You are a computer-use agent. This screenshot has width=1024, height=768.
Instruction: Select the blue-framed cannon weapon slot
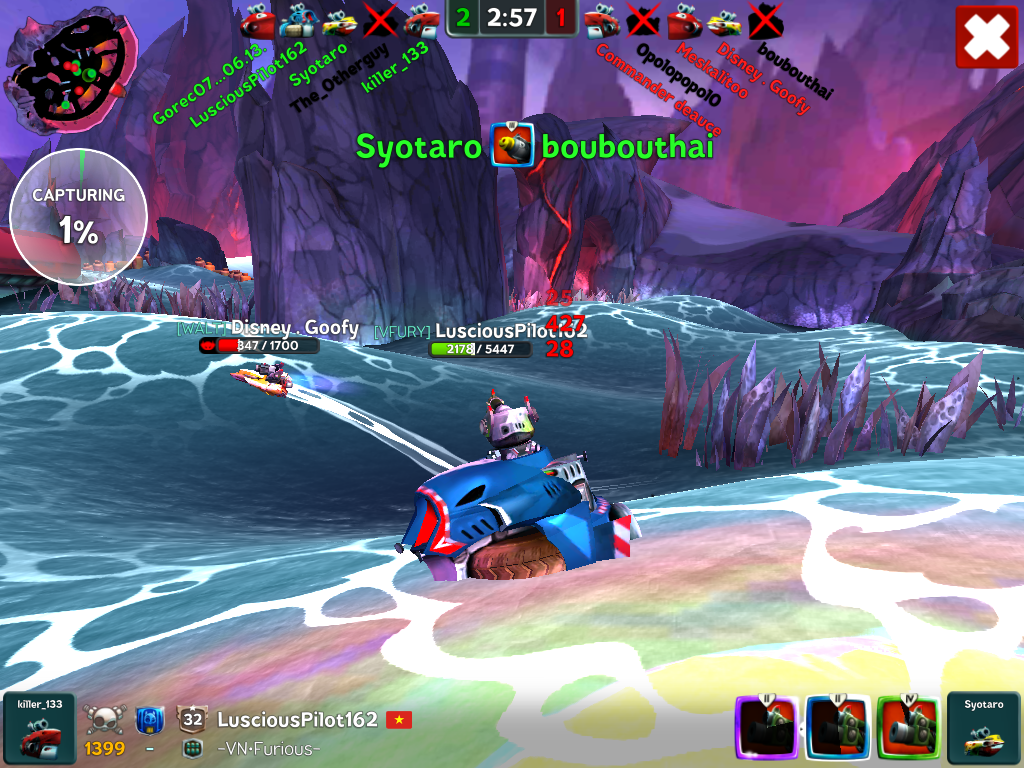[837, 729]
